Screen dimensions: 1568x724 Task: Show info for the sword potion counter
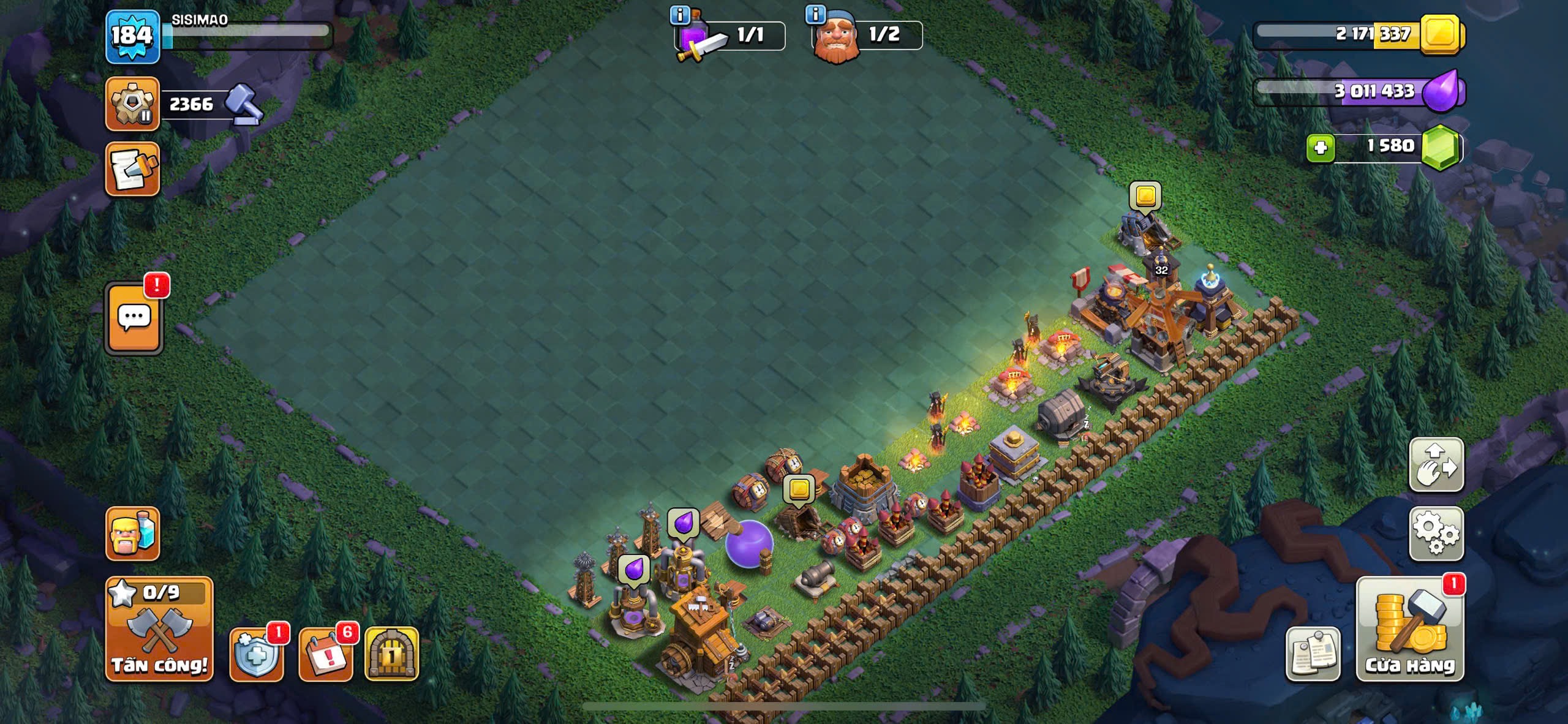coord(680,14)
